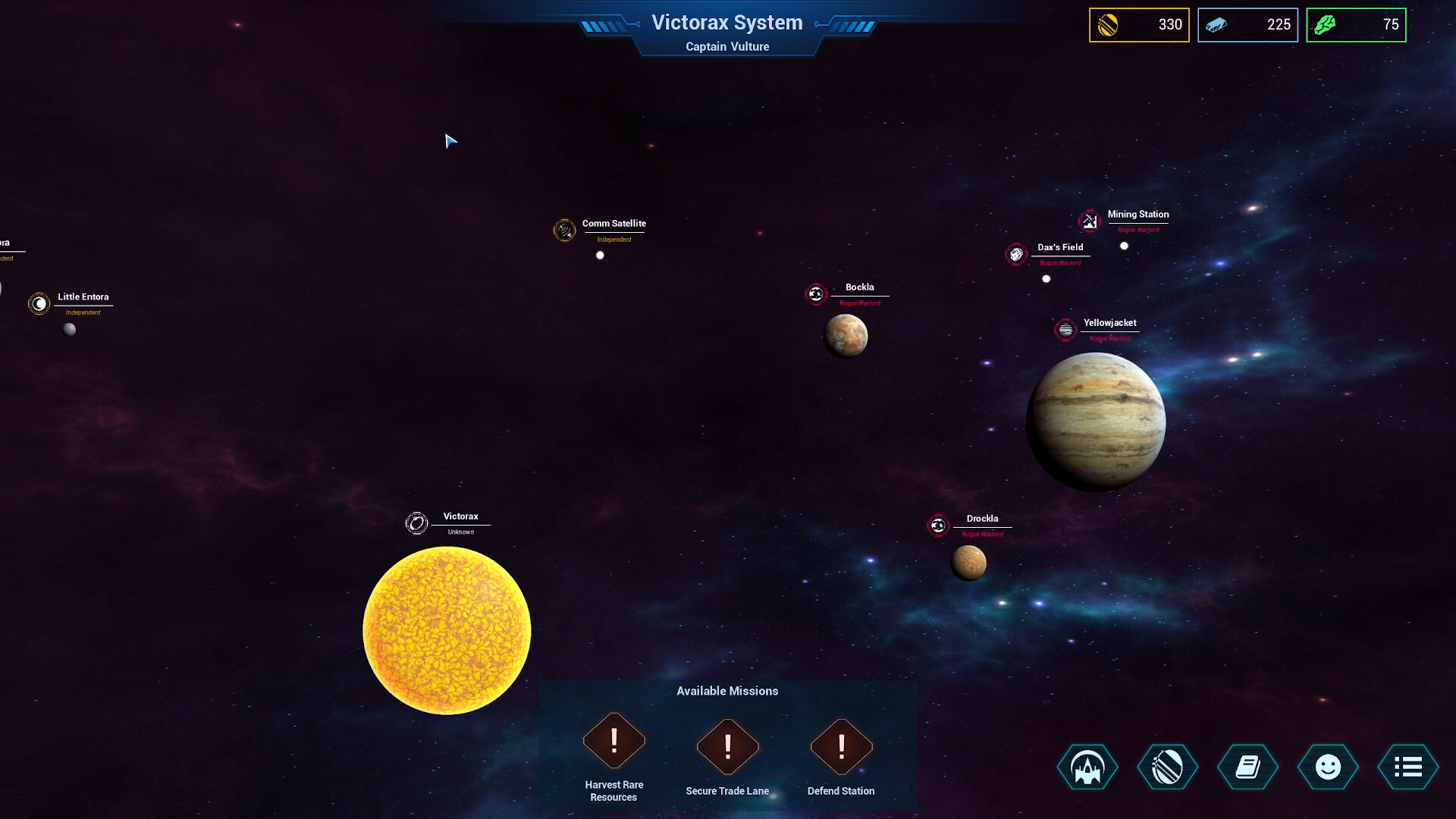The width and height of the screenshot is (1456, 819).
Task: Open the ship management hex icon
Action: [x=1087, y=767]
